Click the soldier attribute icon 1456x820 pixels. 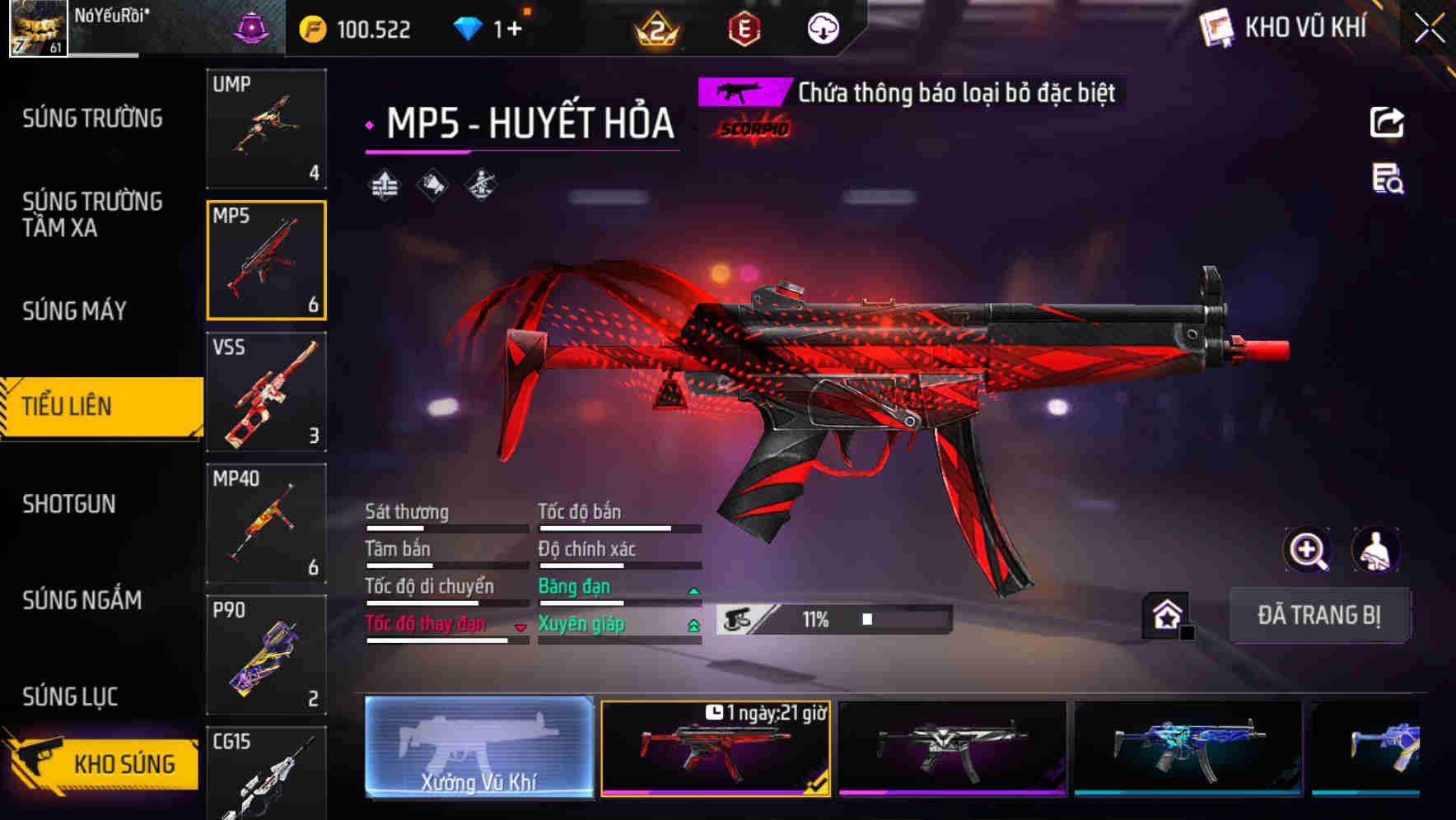pyautogui.click(x=481, y=183)
